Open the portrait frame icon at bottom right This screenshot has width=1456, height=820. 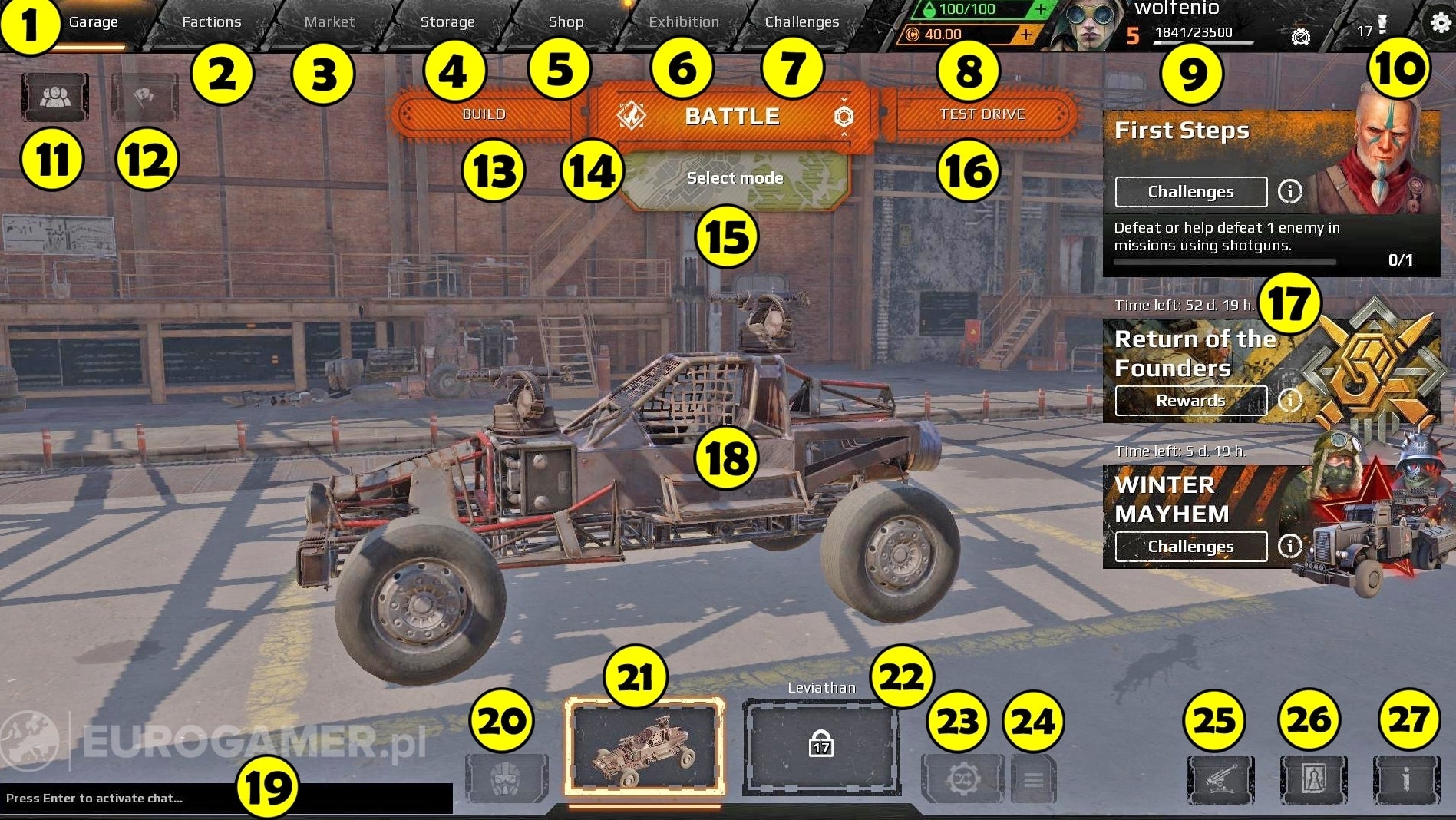1313,780
